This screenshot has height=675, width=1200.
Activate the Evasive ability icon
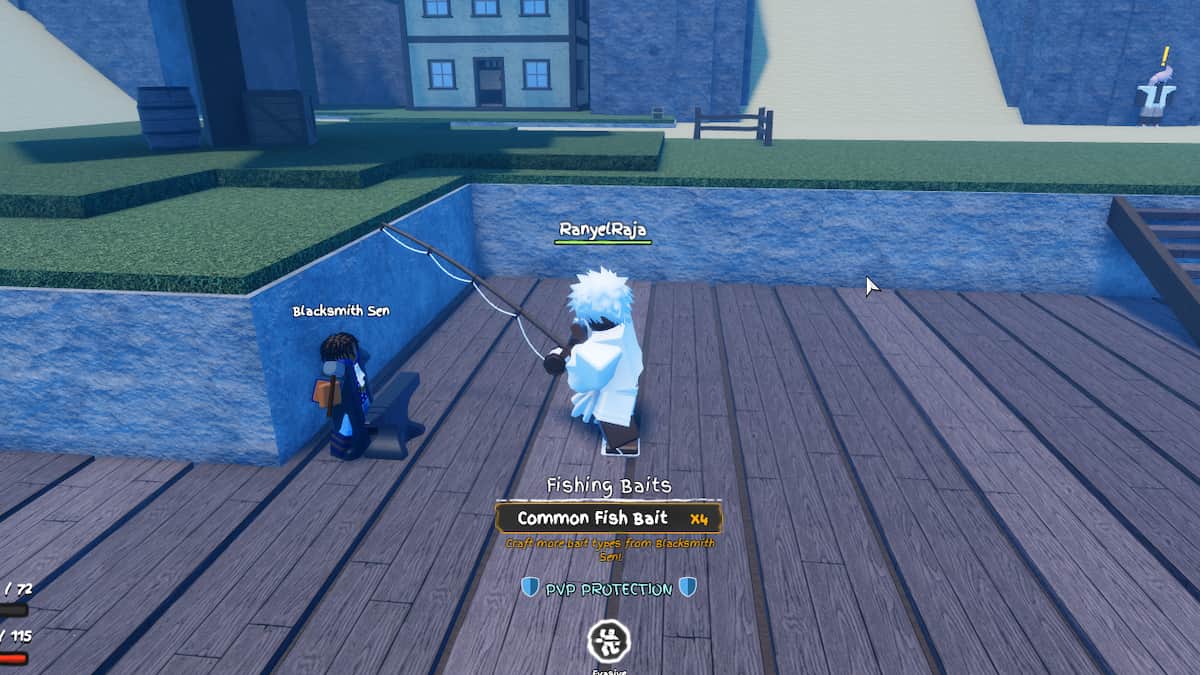click(608, 638)
